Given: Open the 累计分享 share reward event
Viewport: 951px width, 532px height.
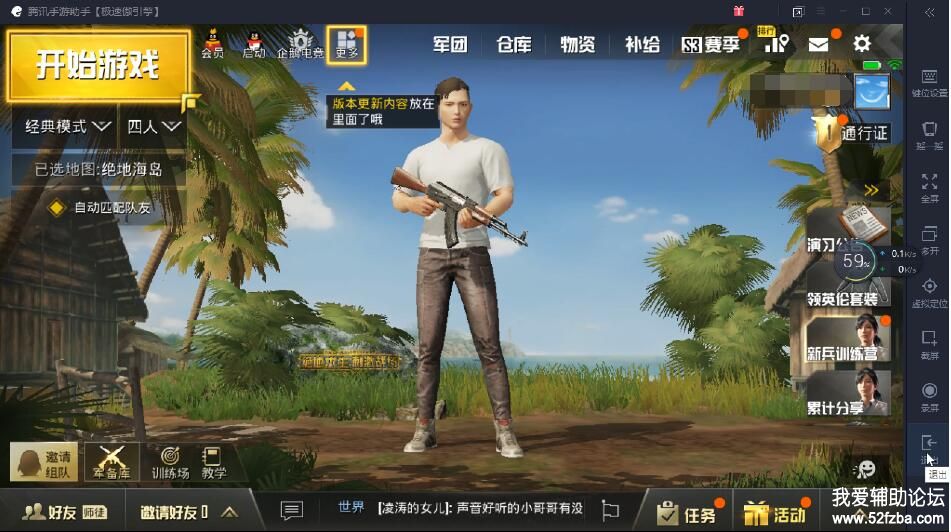Looking at the screenshot, I should click(847, 394).
